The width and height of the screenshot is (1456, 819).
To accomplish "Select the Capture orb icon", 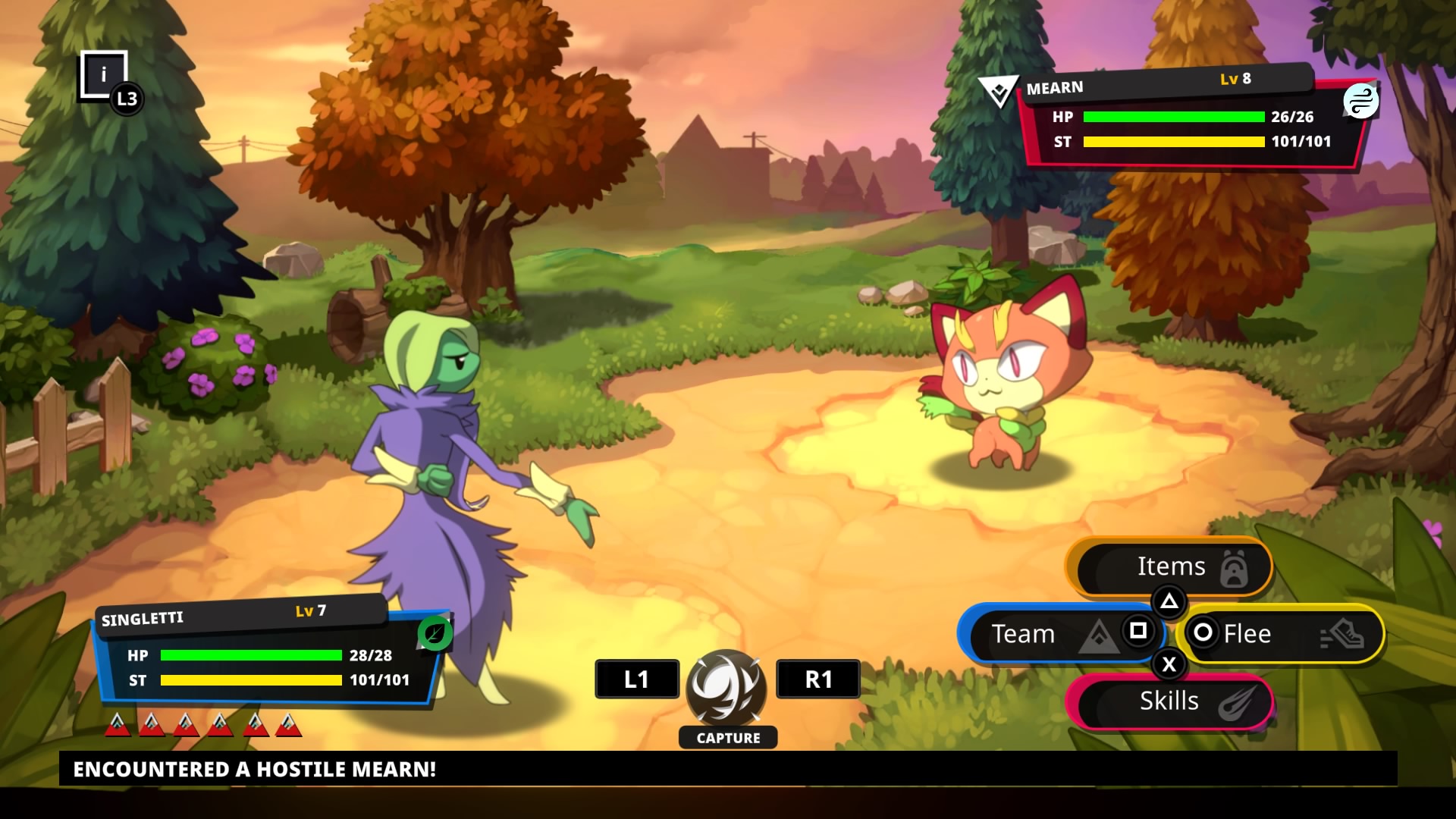I will 726,688.
